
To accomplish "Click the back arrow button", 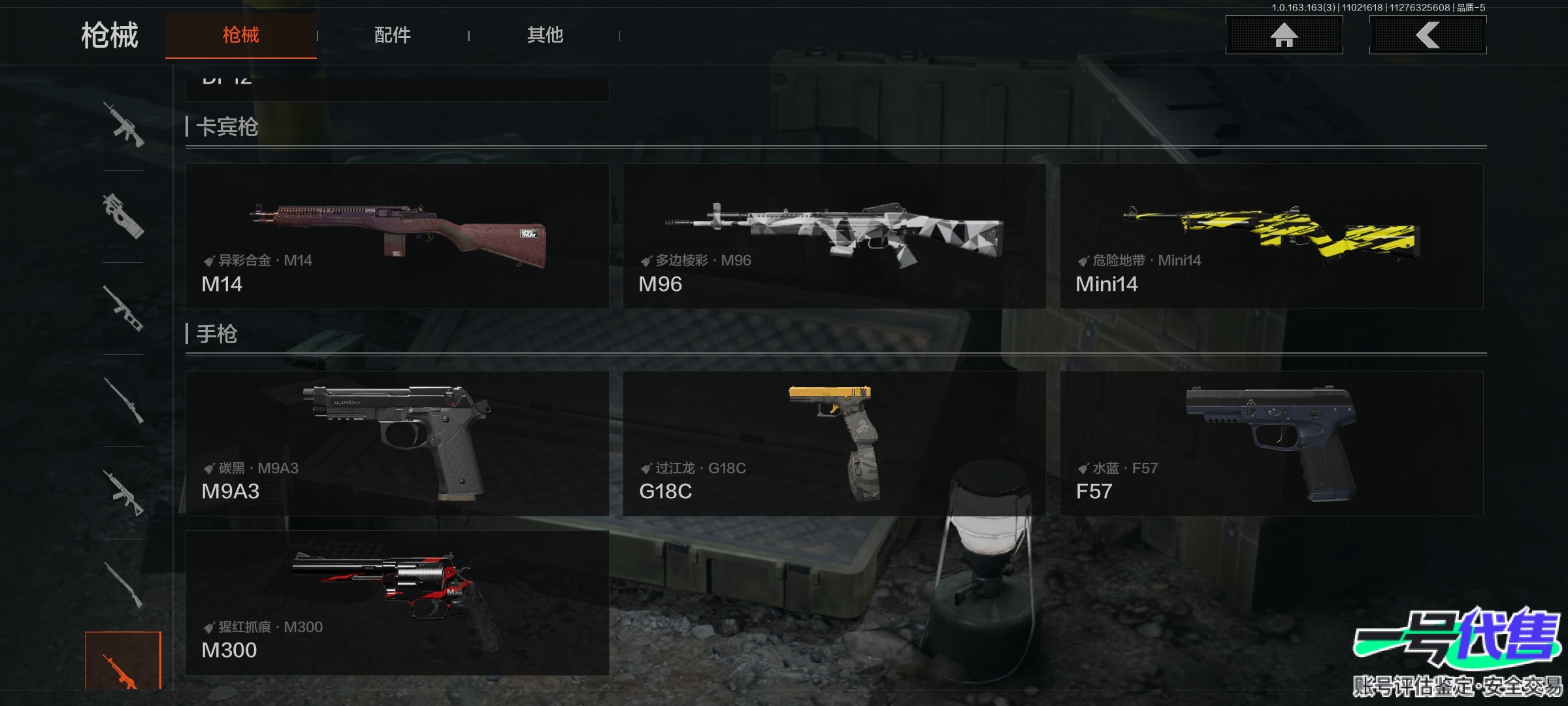I will 1428,35.
